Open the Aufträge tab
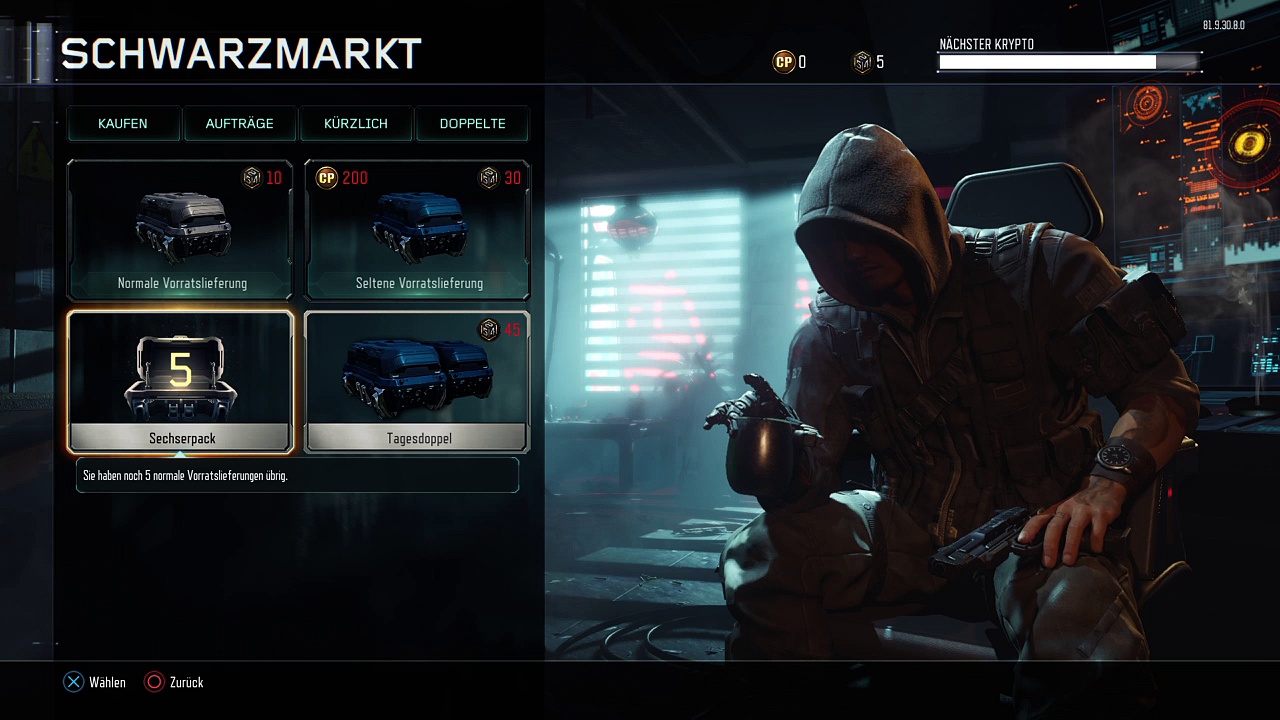The height and width of the screenshot is (720, 1280). pos(239,124)
